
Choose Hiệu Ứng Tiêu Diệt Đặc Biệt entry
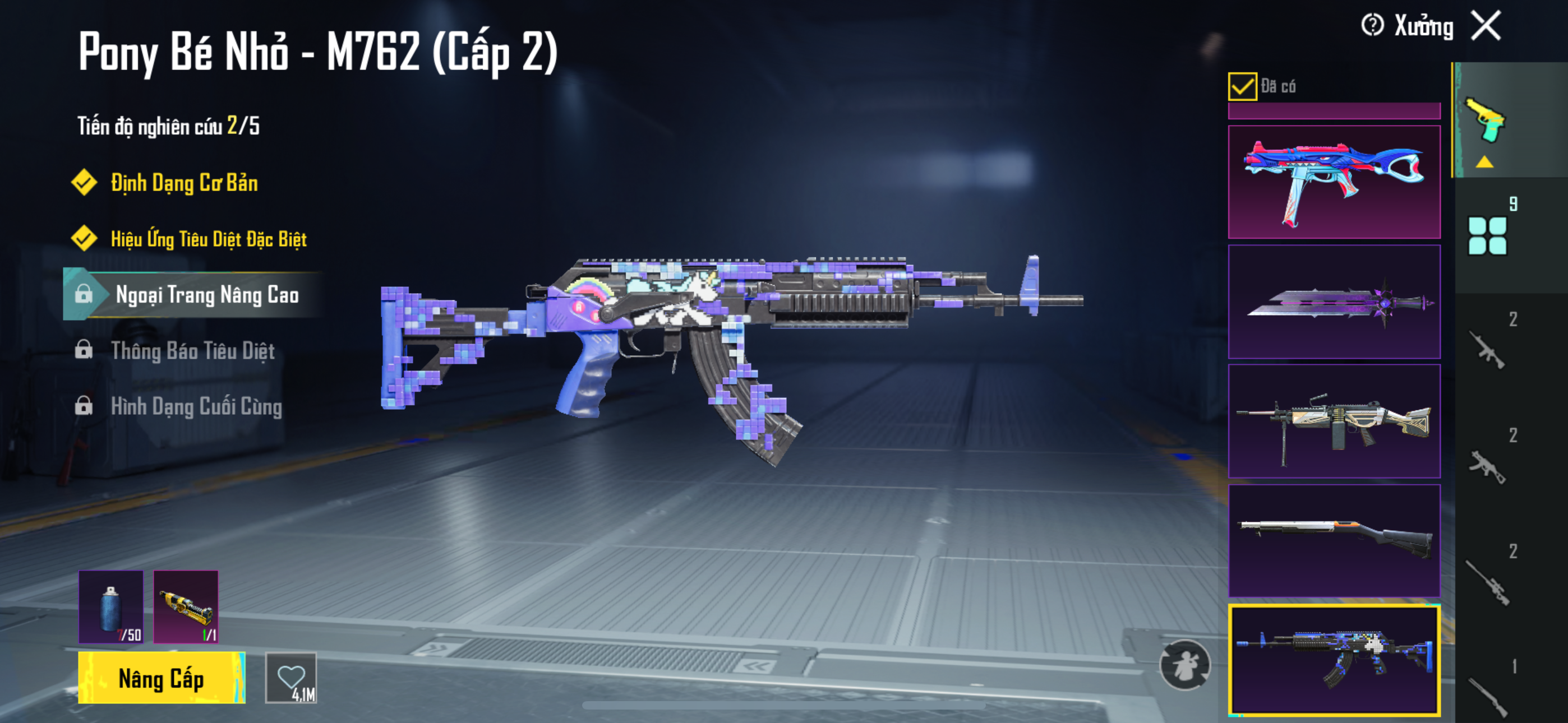[x=208, y=239]
